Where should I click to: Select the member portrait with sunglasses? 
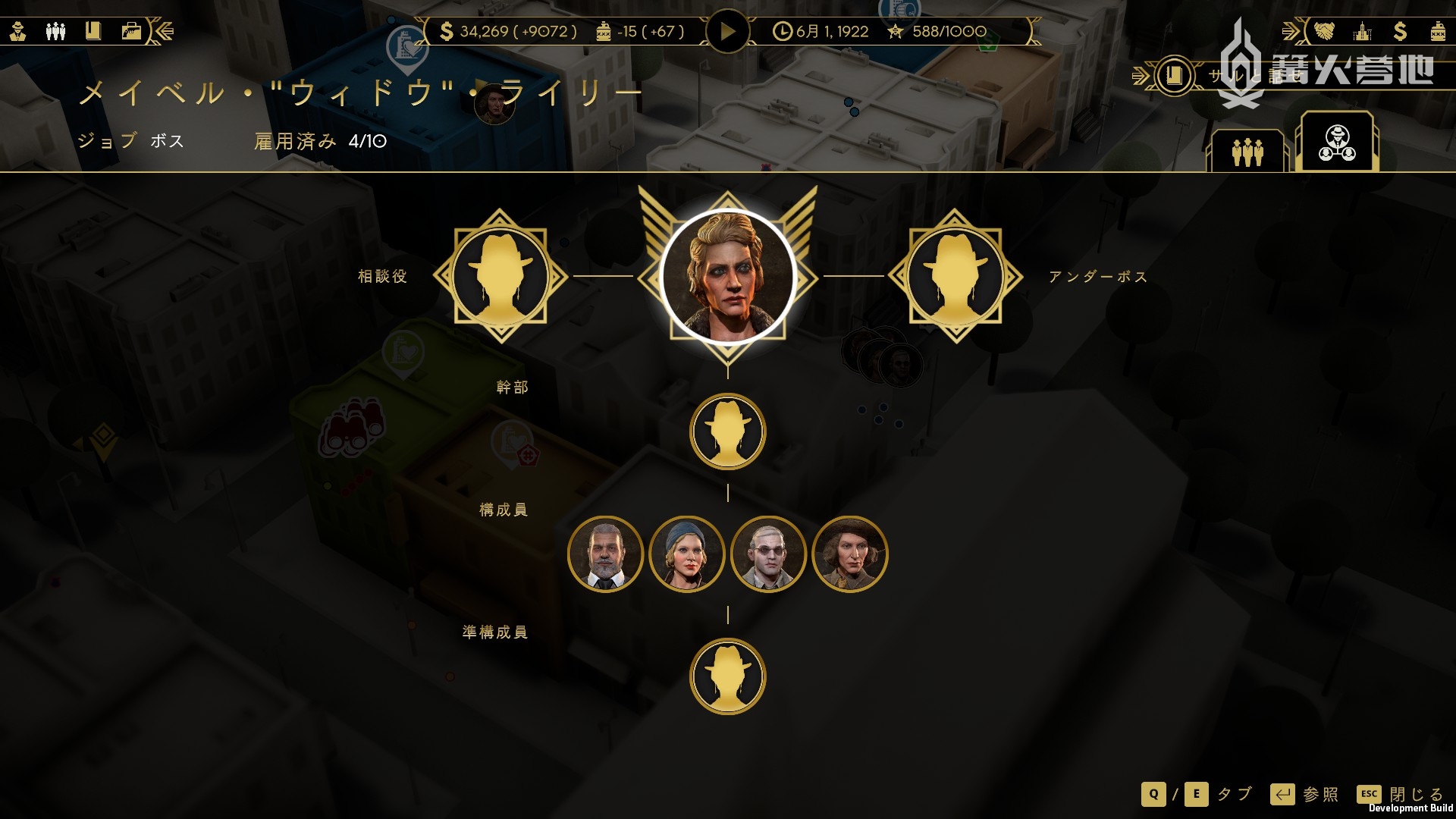[x=768, y=554]
